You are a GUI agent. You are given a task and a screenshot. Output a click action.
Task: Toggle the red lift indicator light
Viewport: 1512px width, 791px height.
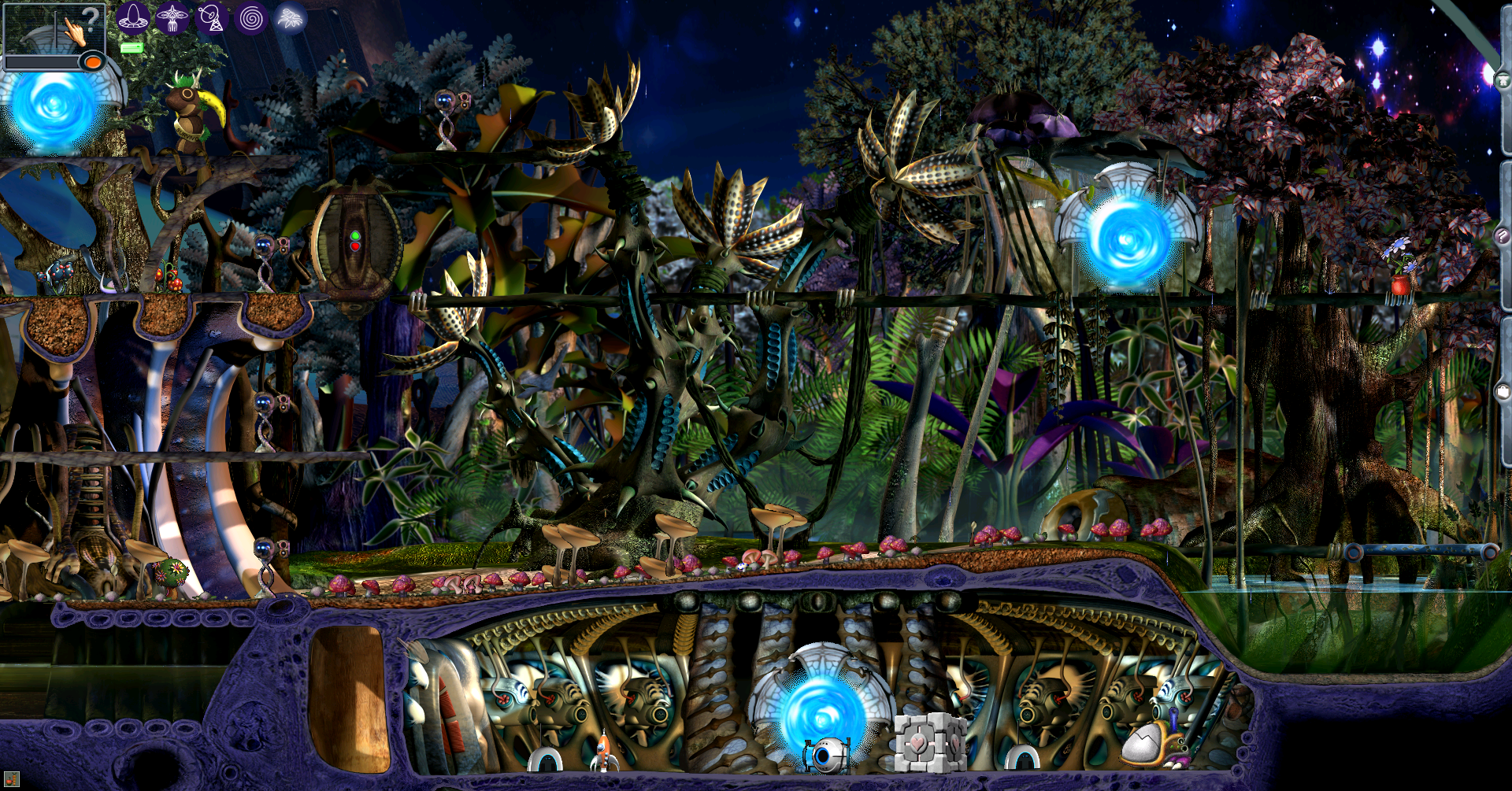(355, 248)
